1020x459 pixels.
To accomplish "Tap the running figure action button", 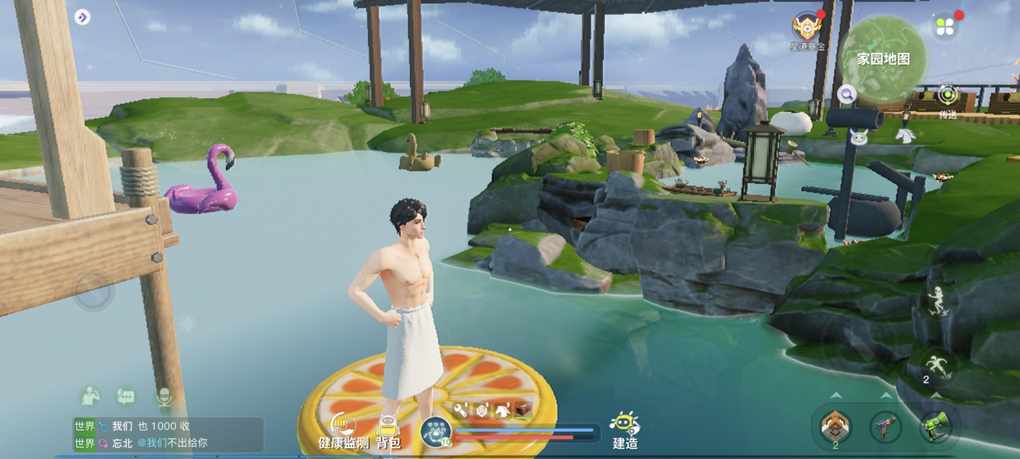I will (x=937, y=365).
